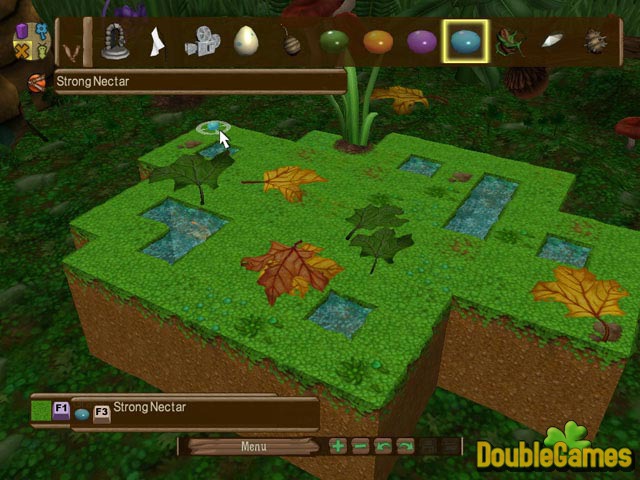The width and height of the screenshot is (640, 480).
Task: Choose the purple nectar orb
Action: tap(422, 42)
